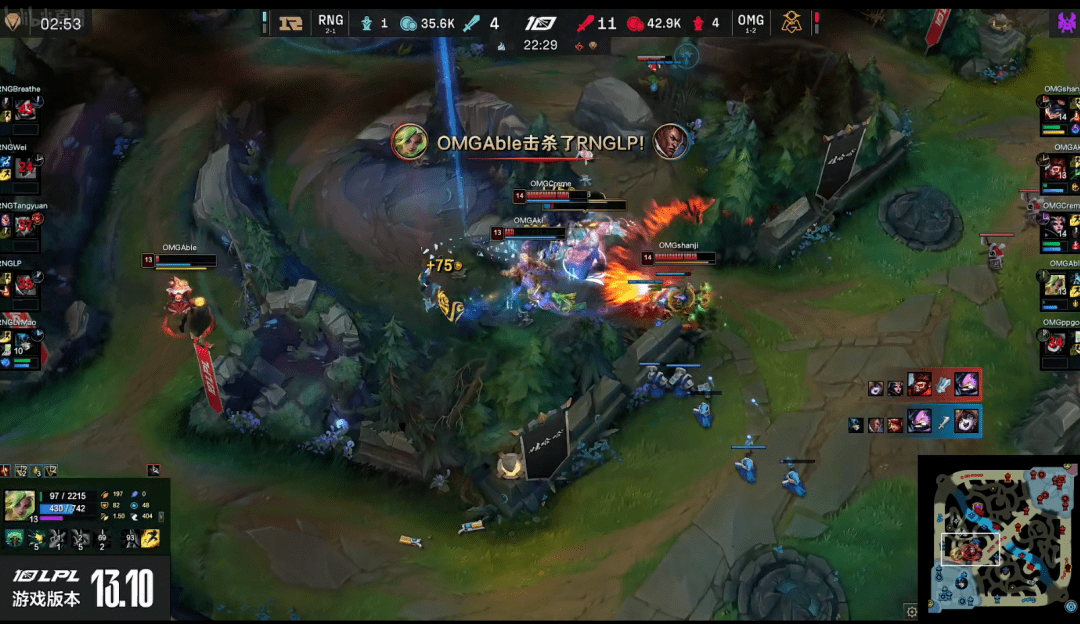Select the RNGBreathe player panel
This screenshot has height=624, width=1080.
pos(20,110)
